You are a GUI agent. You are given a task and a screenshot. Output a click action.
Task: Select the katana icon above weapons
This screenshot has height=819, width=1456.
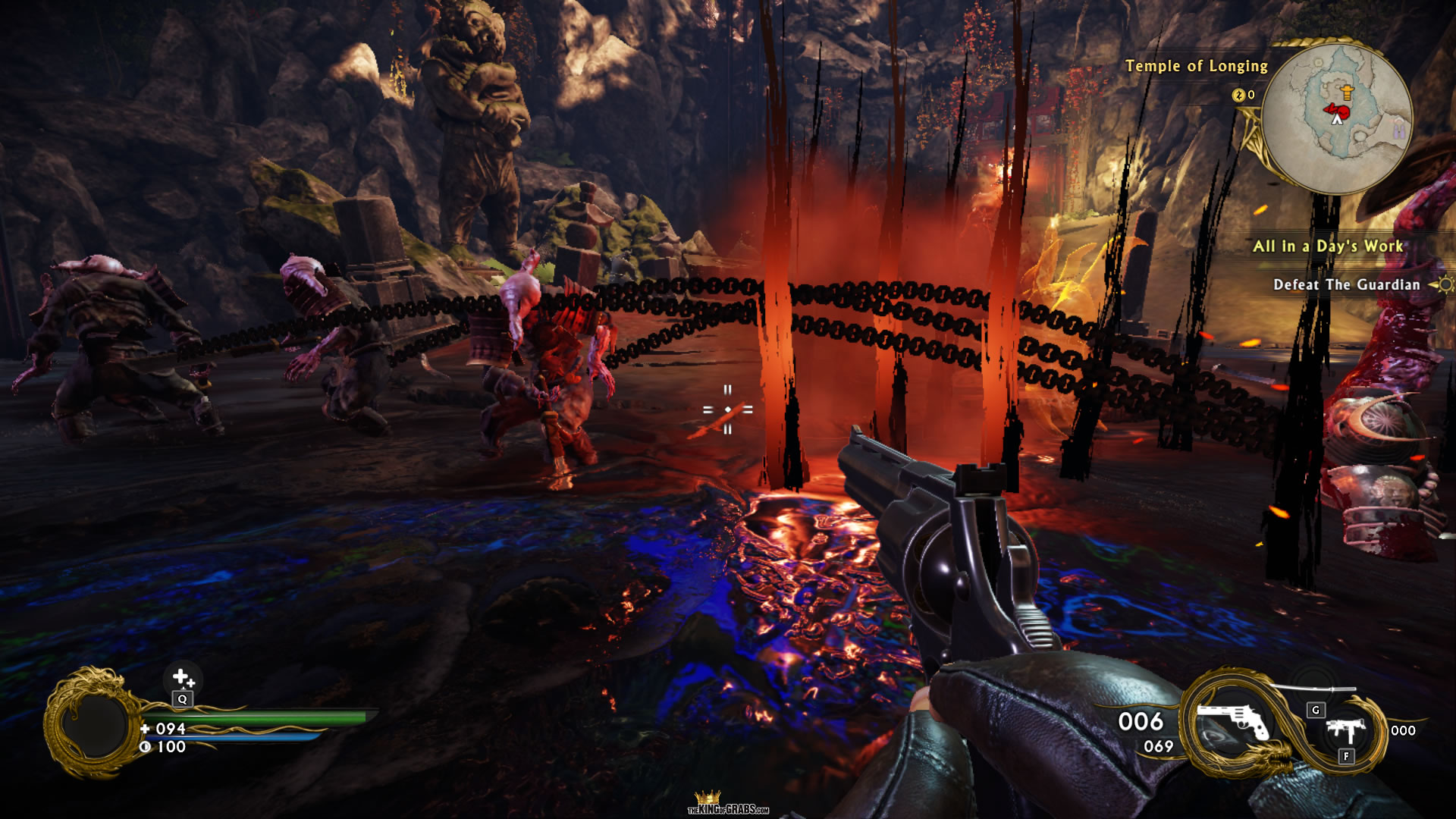click(x=1312, y=689)
